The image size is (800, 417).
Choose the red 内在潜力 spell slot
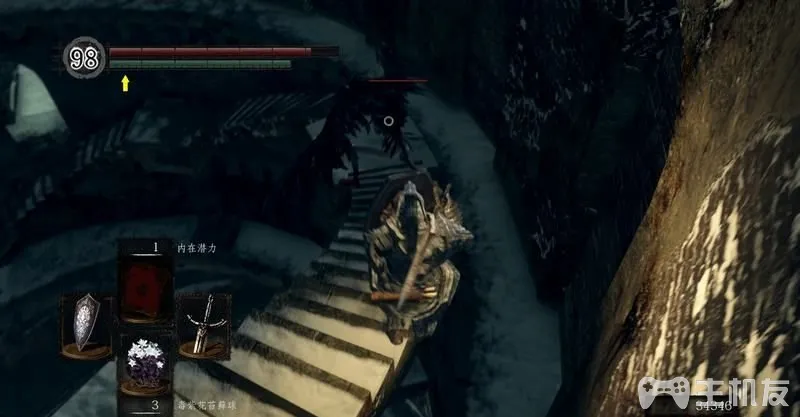coord(144,287)
